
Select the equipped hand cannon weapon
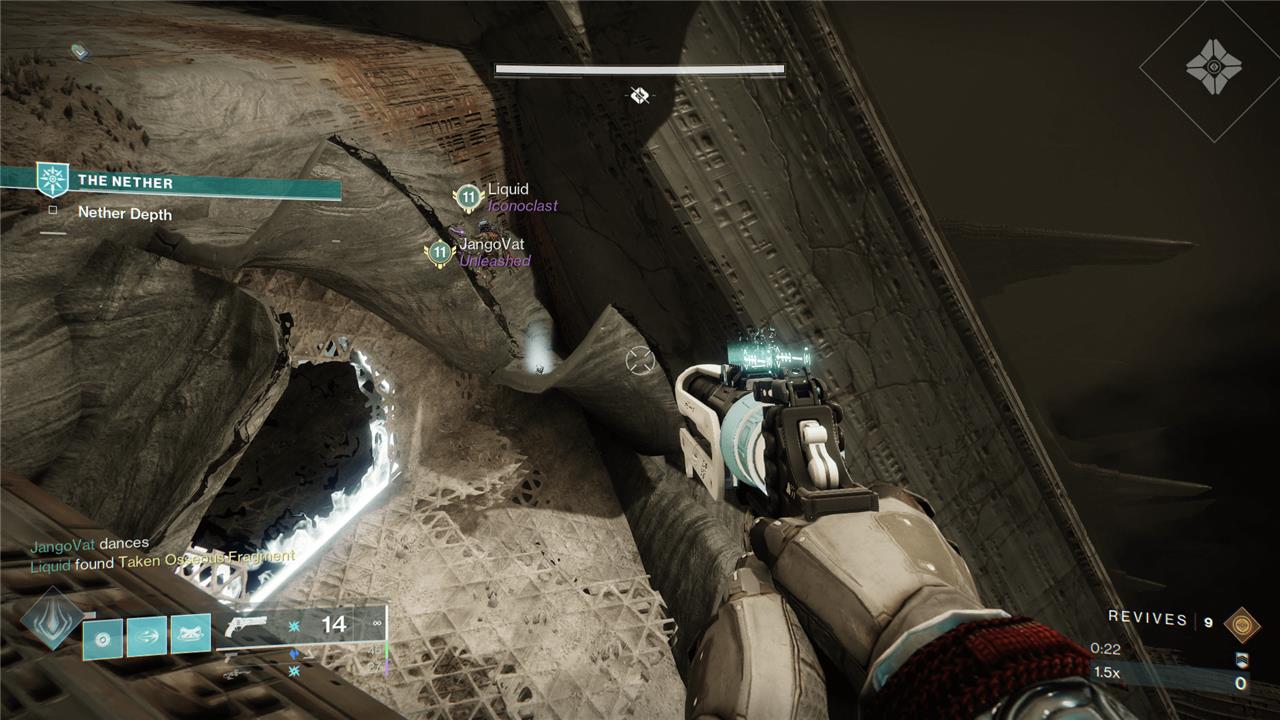(246, 626)
